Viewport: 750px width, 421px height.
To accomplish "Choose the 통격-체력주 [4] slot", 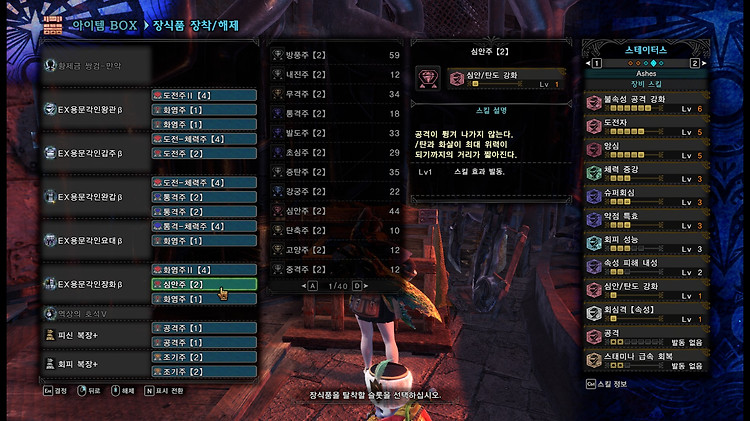I will tap(204, 227).
